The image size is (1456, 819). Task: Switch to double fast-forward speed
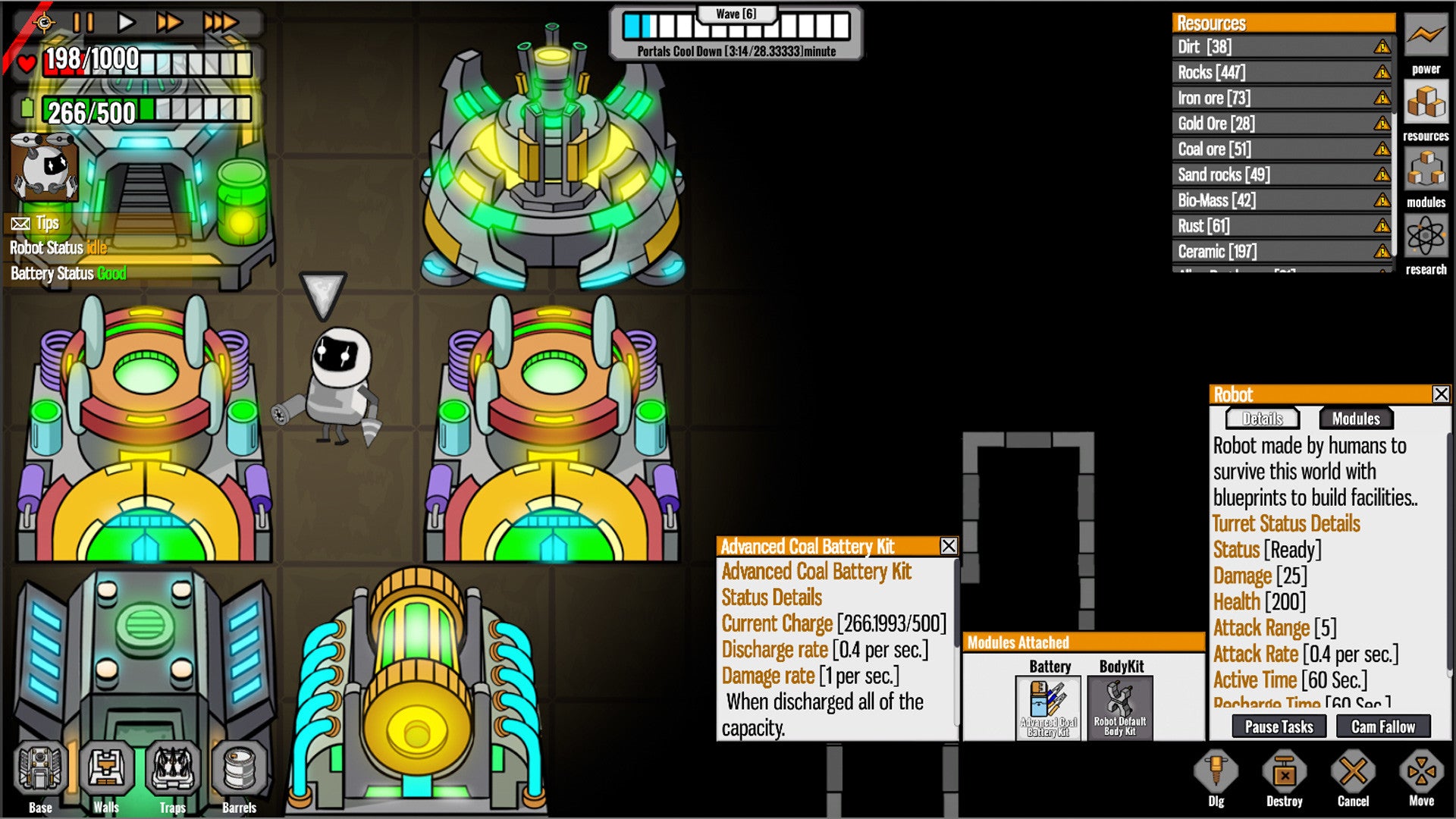(x=168, y=22)
